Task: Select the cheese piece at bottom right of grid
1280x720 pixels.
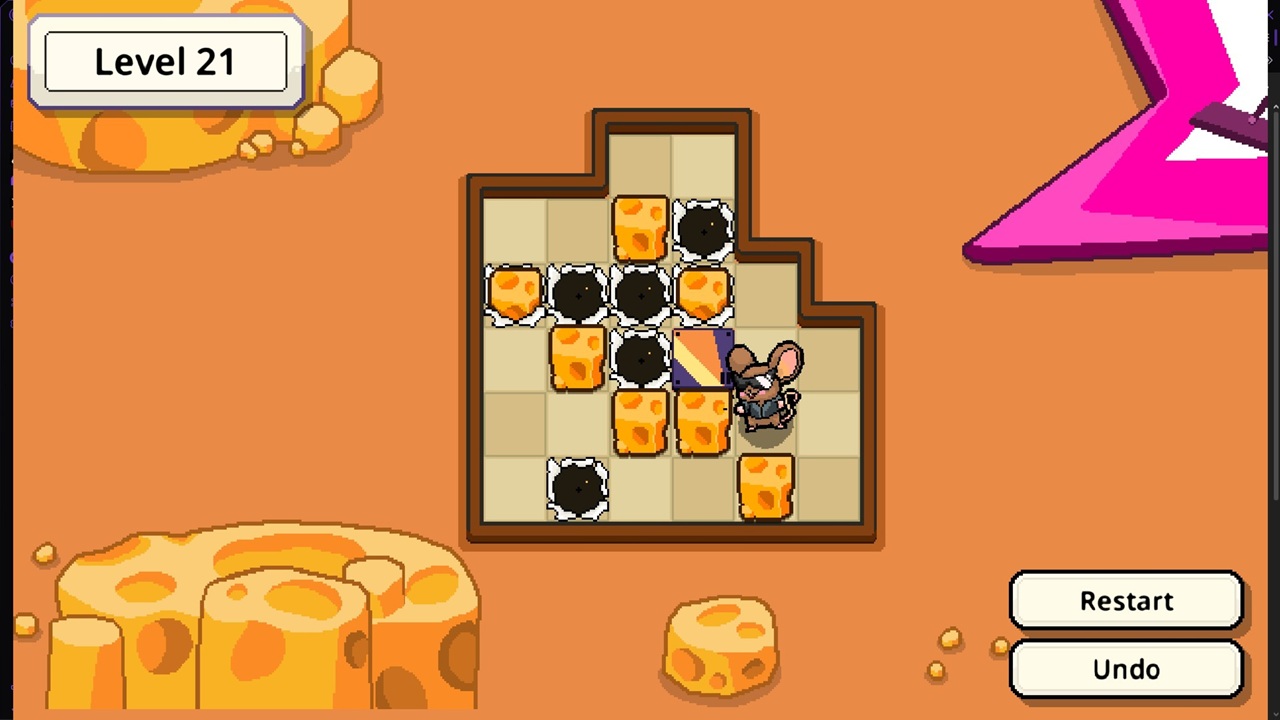Action: [765, 485]
